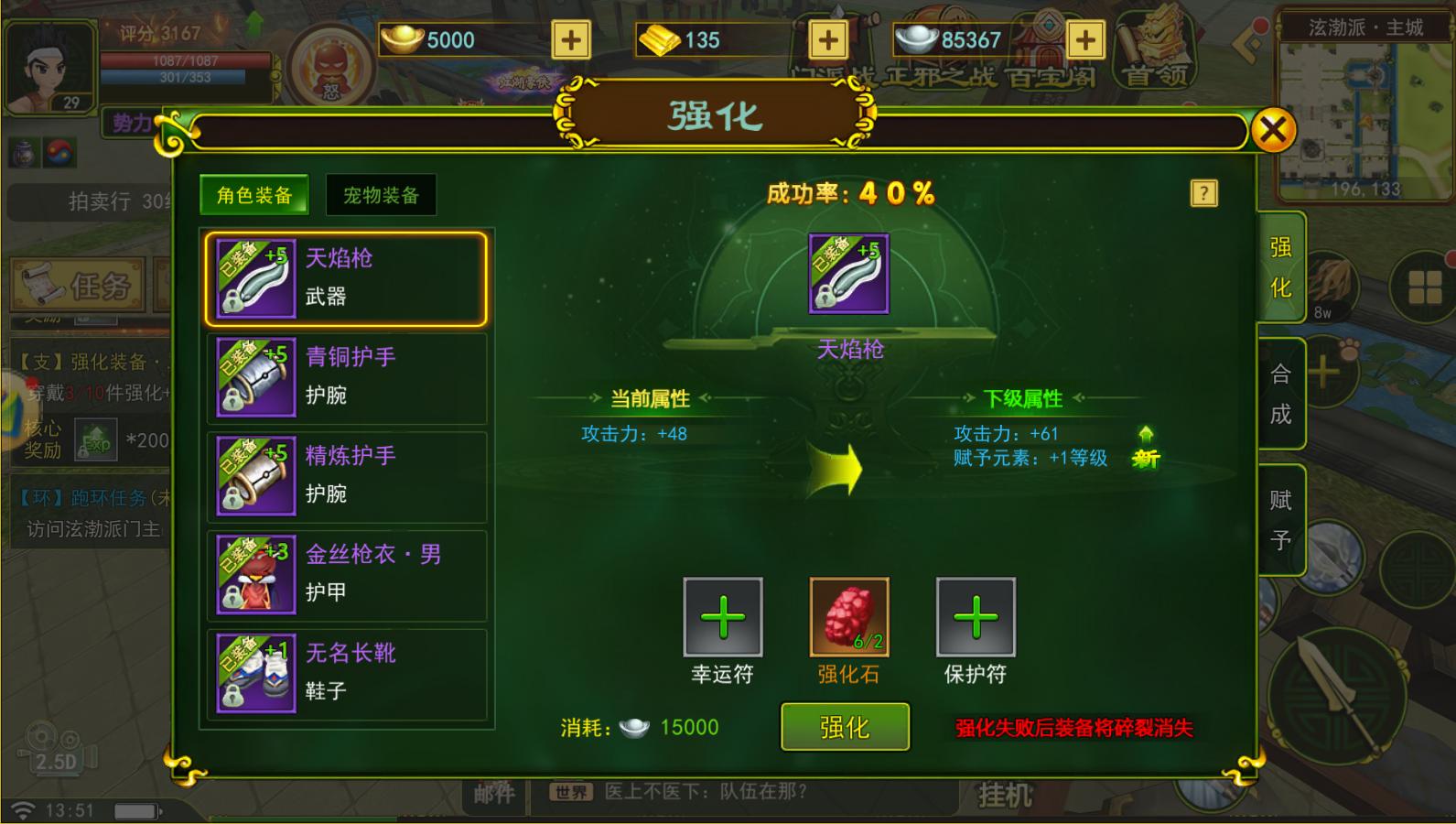The height and width of the screenshot is (824, 1456).
Task: Select the 天焰枪 weapon icon above the altar
Action: click(847, 275)
